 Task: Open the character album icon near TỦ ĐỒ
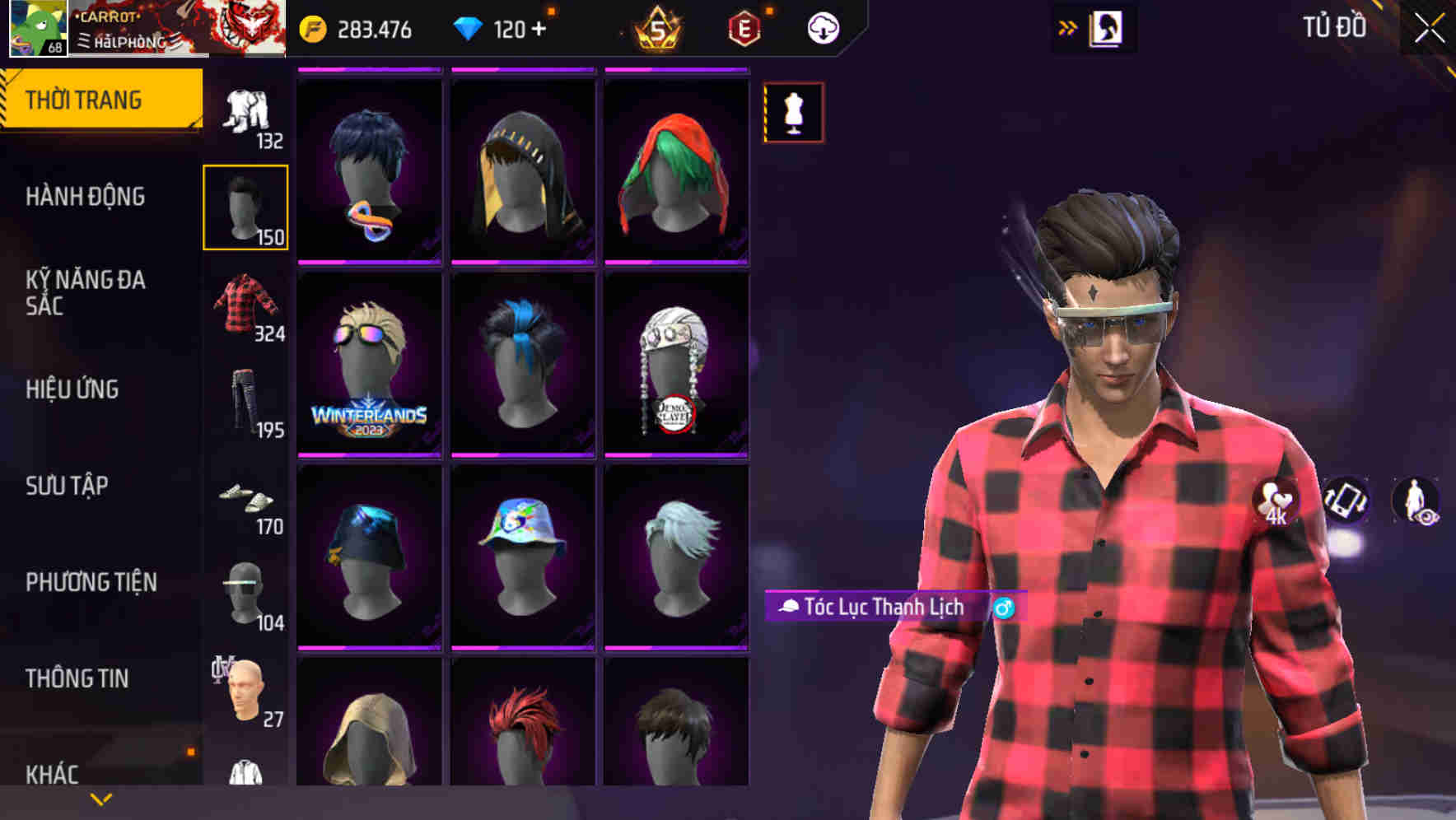point(1106,28)
